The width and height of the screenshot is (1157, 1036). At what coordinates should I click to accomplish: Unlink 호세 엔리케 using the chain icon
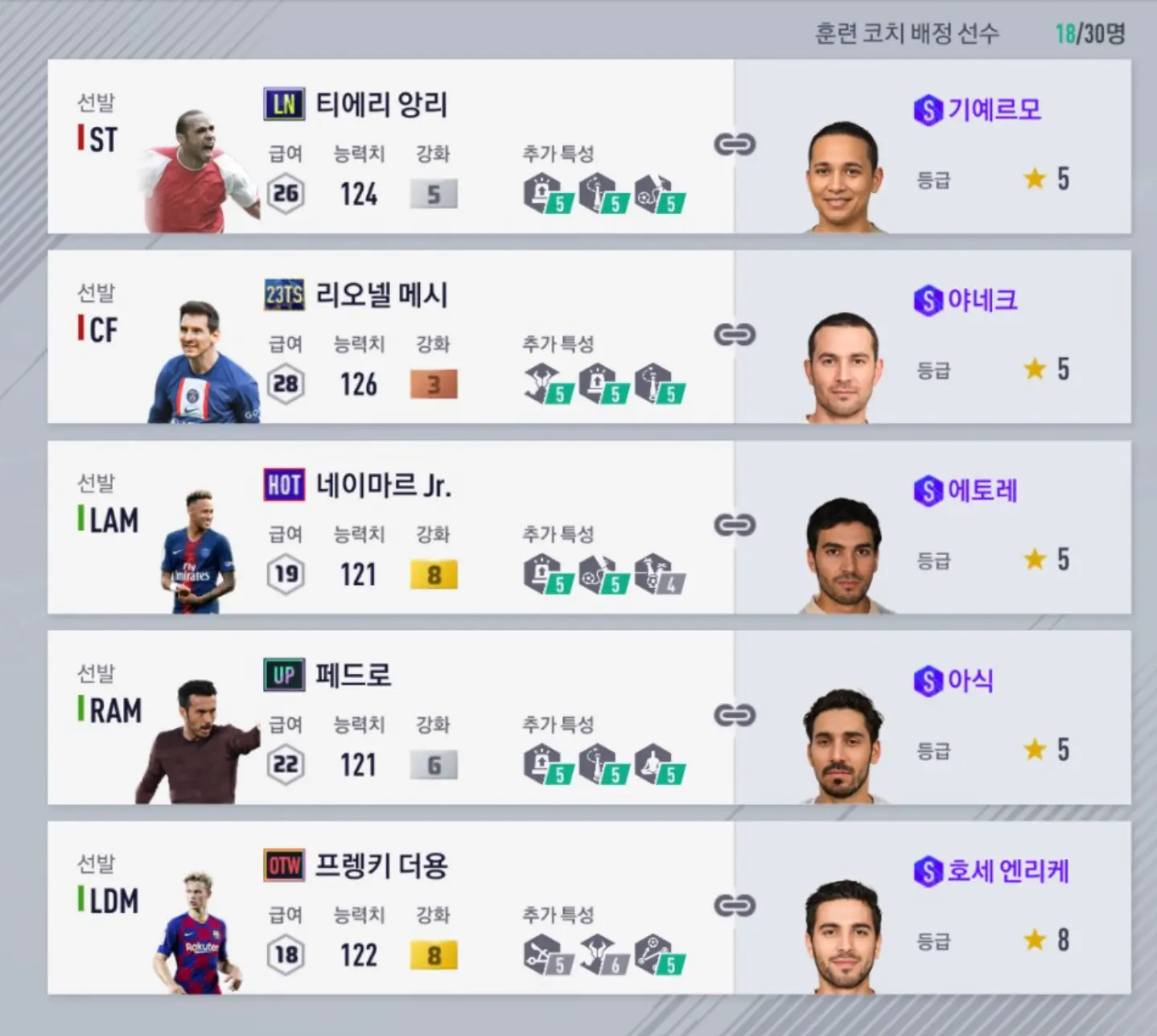(x=736, y=906)
